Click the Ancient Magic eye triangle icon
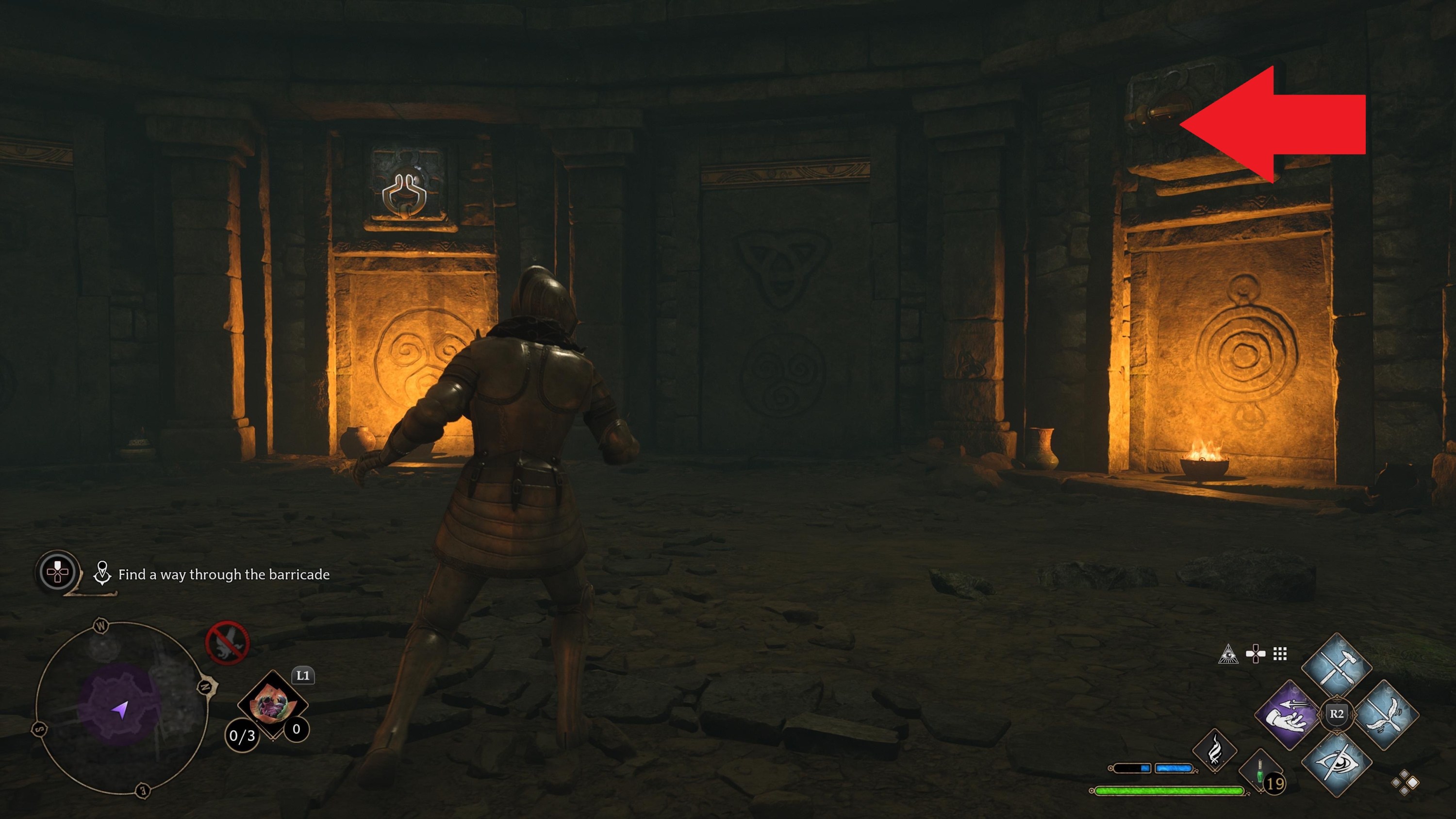The width and height of the screenshot is (1456, 819). tap(1230, 654)
